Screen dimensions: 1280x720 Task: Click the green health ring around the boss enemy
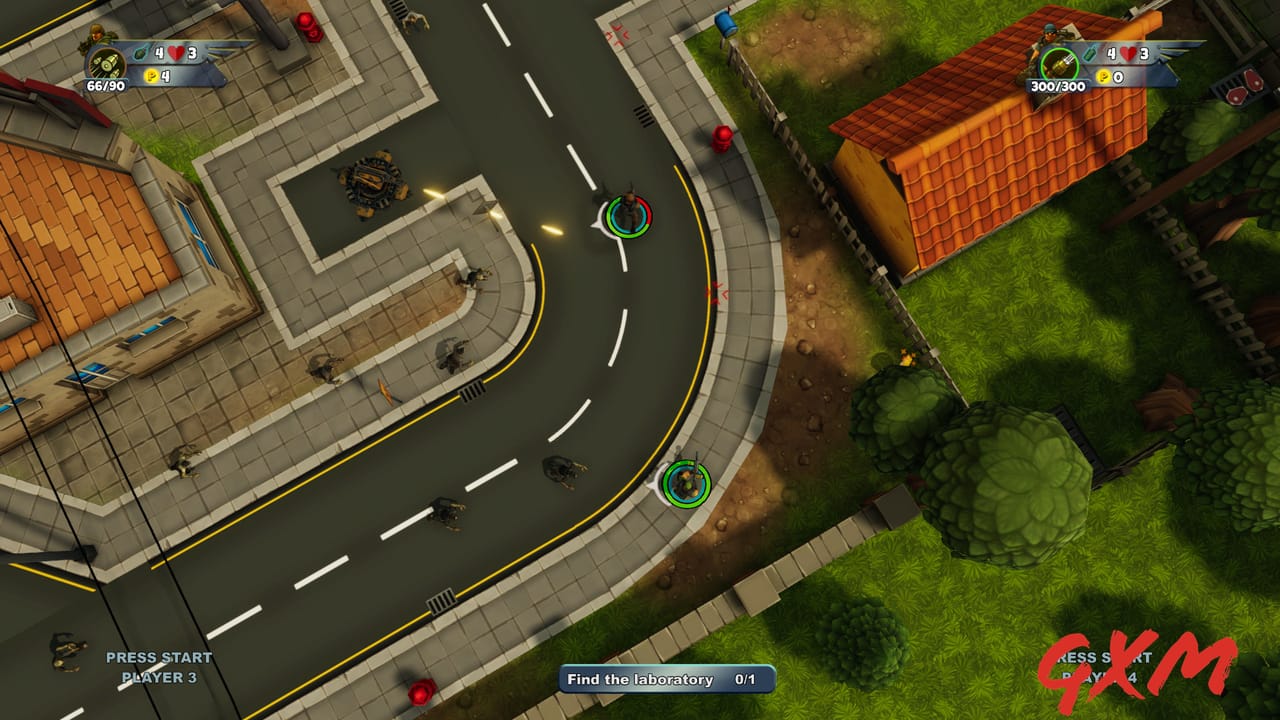click(627, 218)
